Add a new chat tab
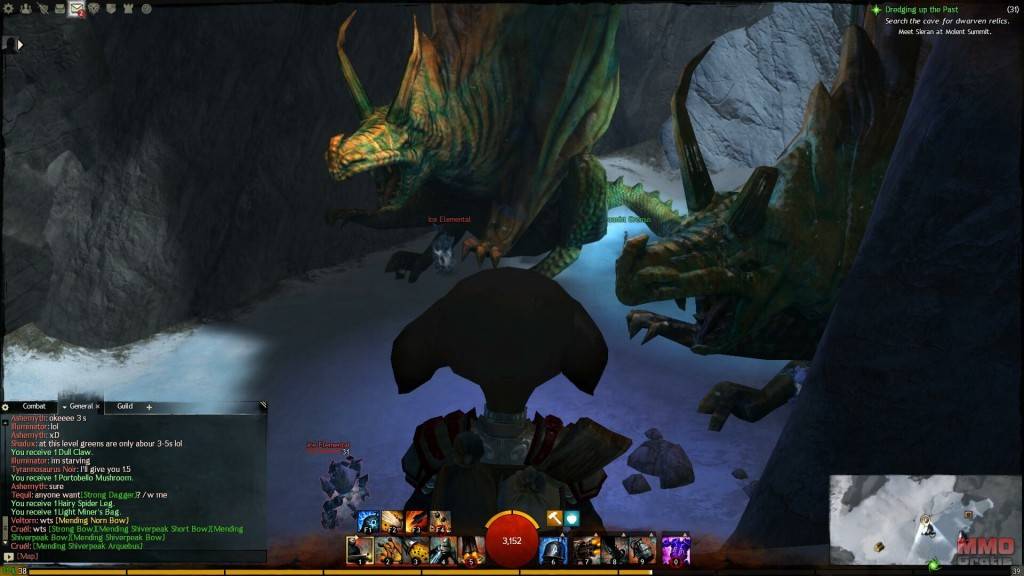 tap(149, 407)
